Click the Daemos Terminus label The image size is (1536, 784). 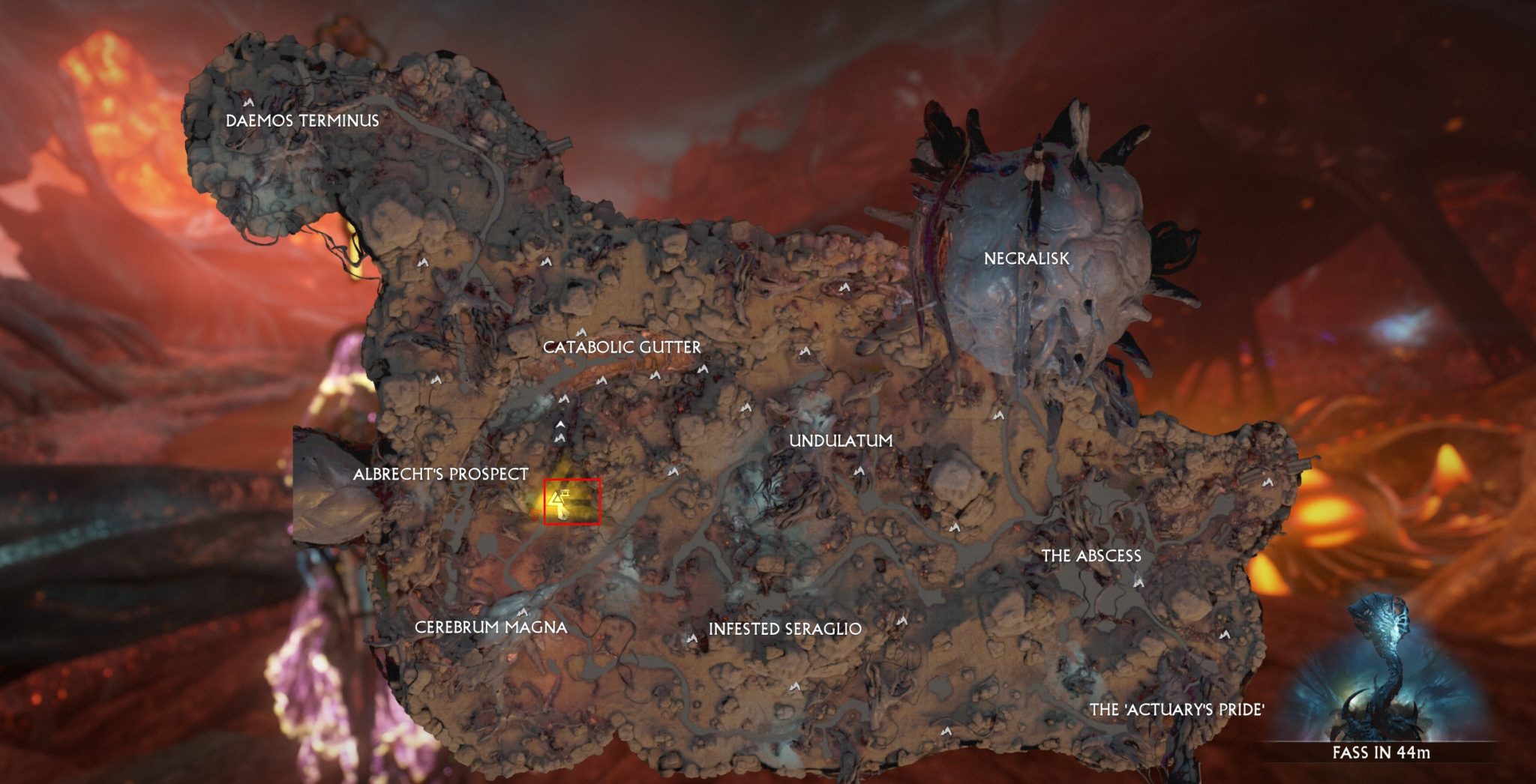click(x=303, y=118)
